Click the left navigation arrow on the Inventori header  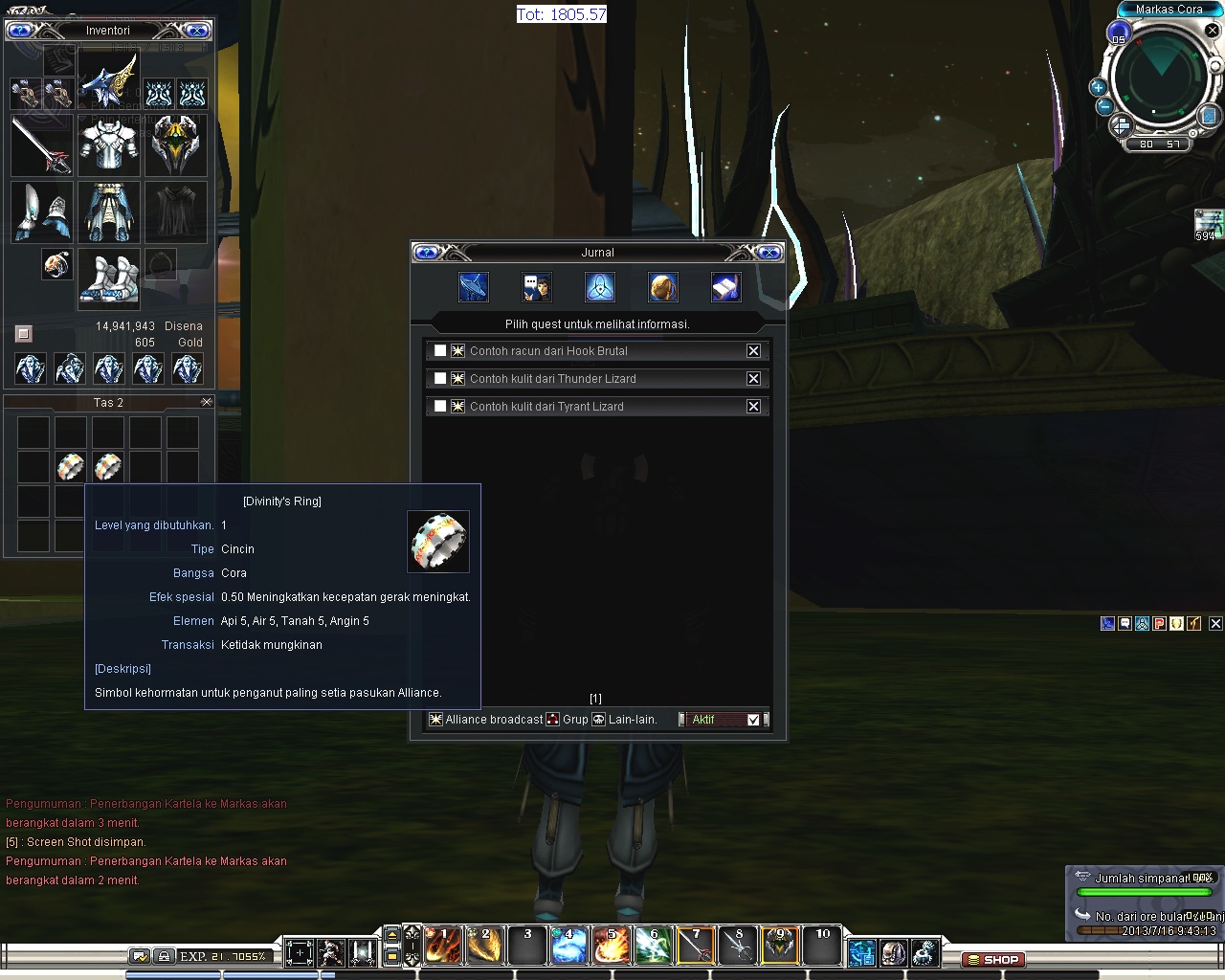click(x=21, y=30)
